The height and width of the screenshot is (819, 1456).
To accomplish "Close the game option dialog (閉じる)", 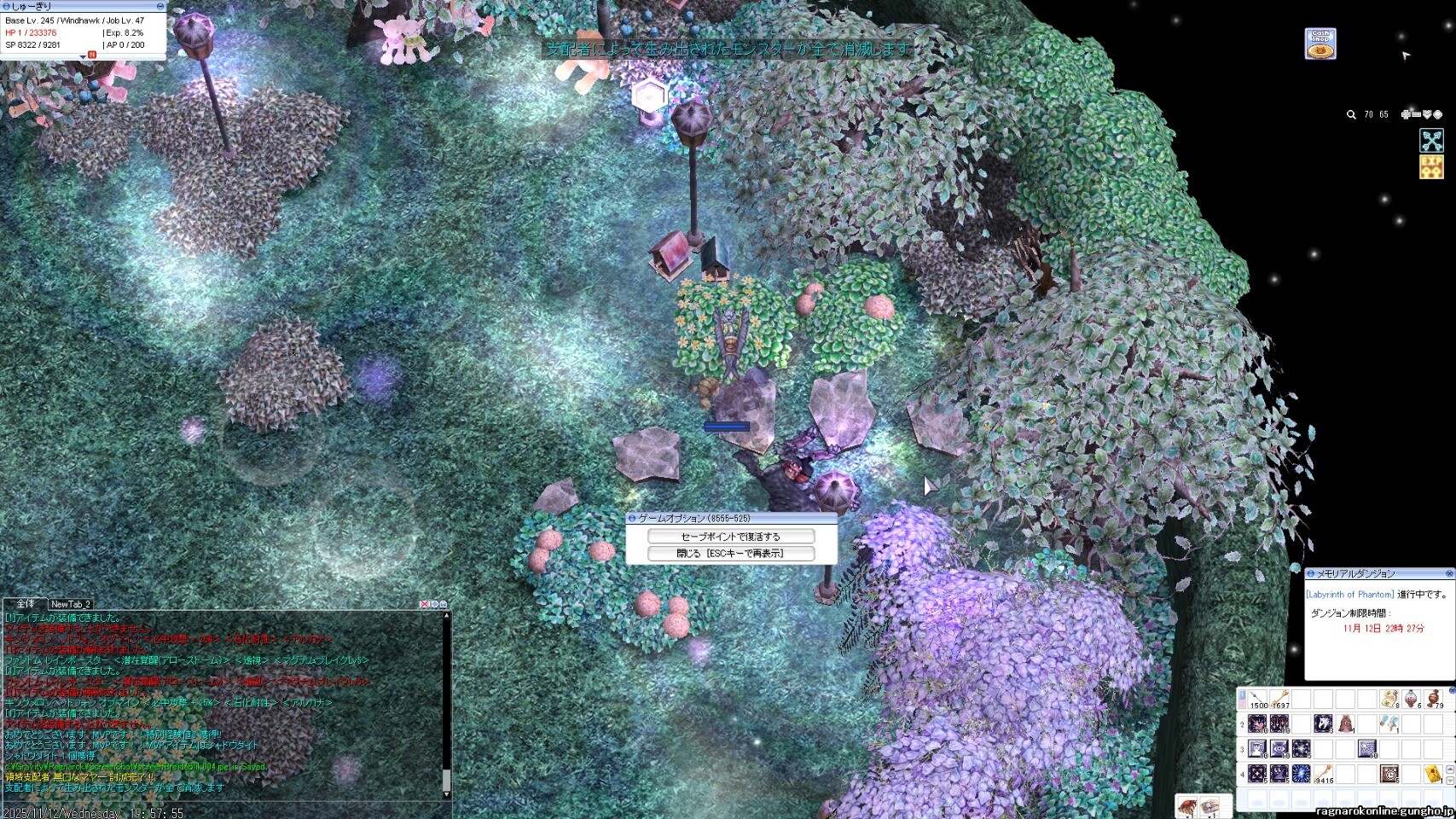I will (730, 554).
